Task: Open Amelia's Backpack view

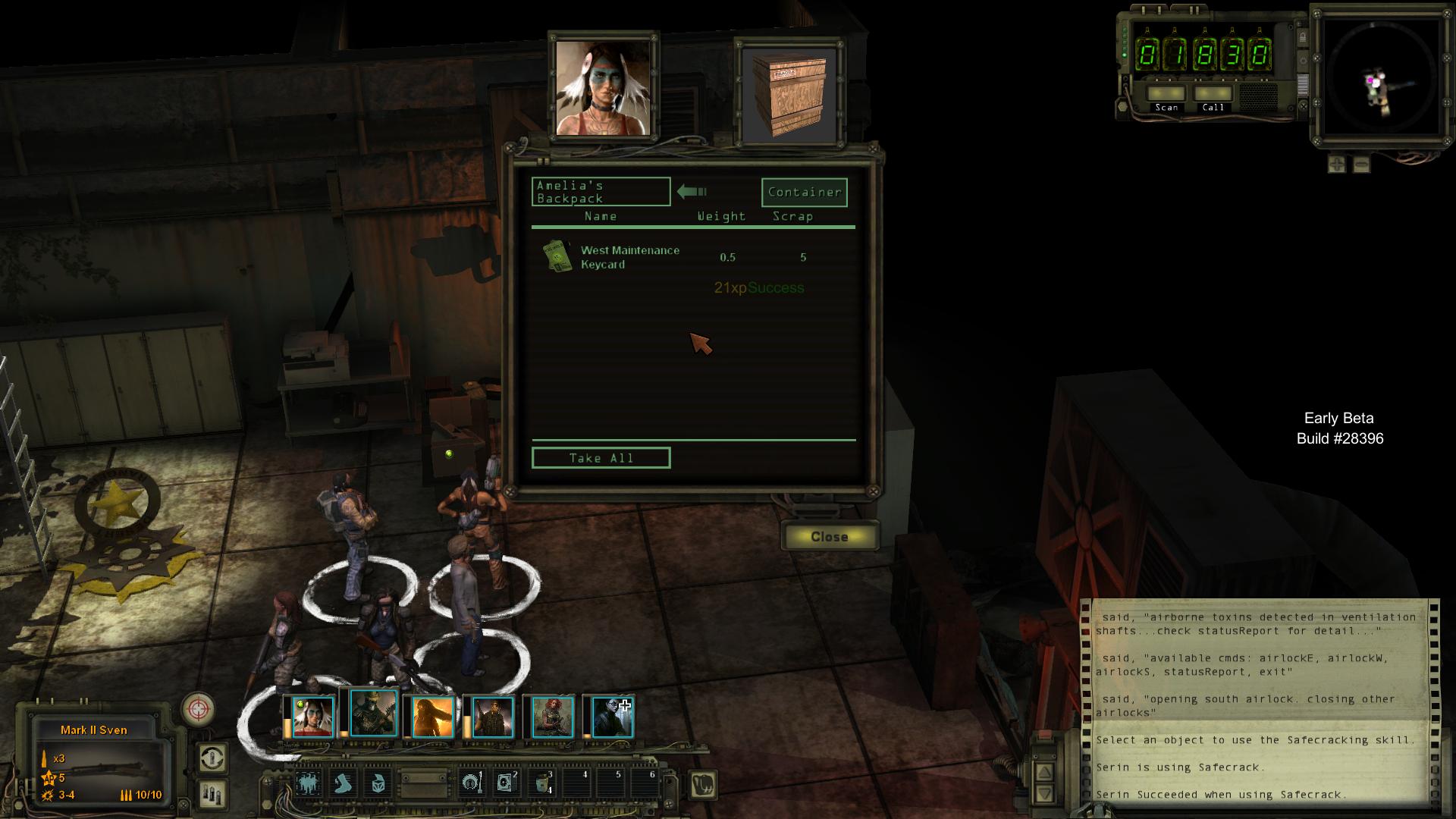Action: [601, 192]
